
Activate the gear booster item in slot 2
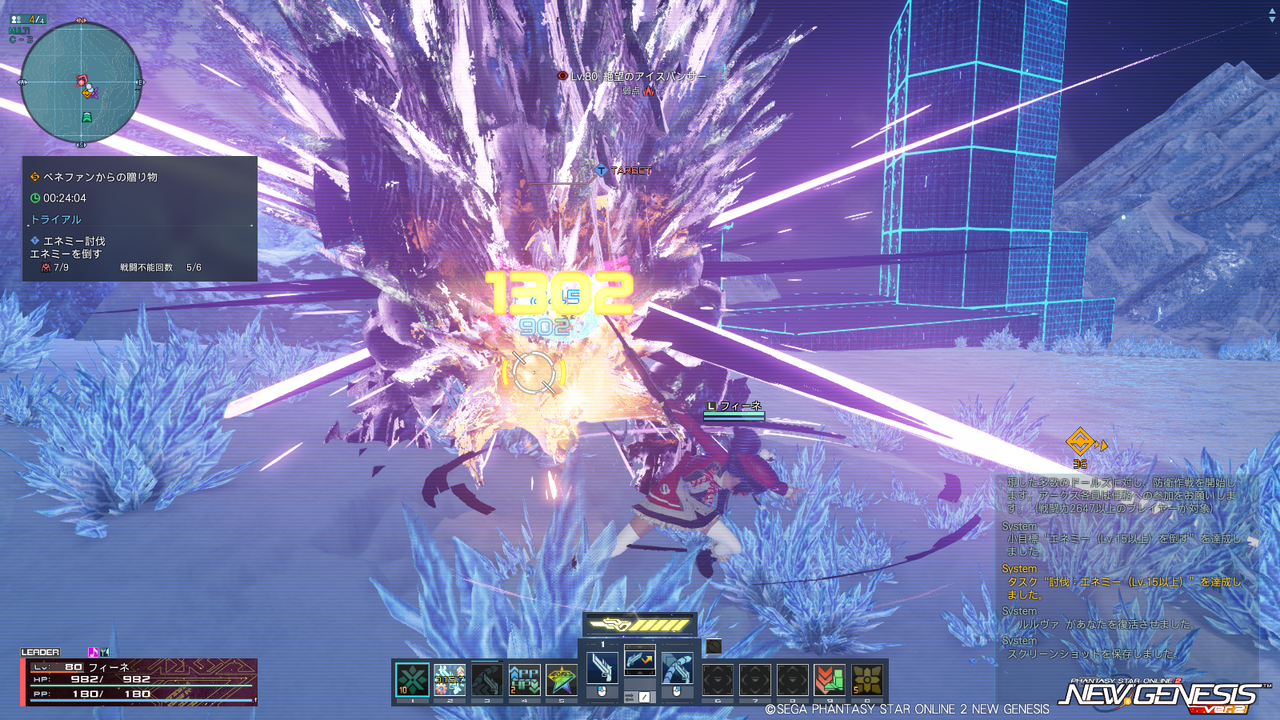point(450,679)
